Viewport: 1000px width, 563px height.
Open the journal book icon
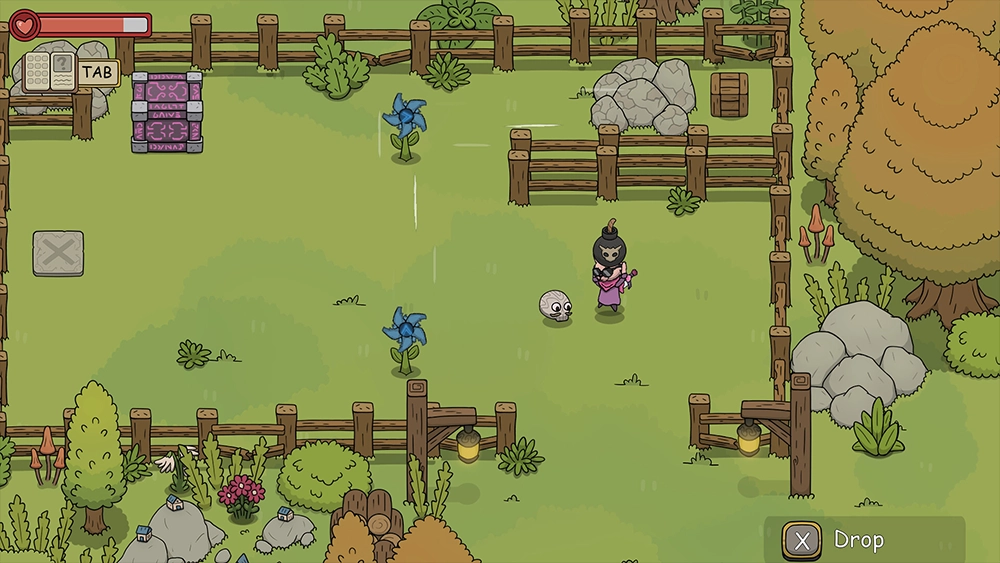pos(50,73)
